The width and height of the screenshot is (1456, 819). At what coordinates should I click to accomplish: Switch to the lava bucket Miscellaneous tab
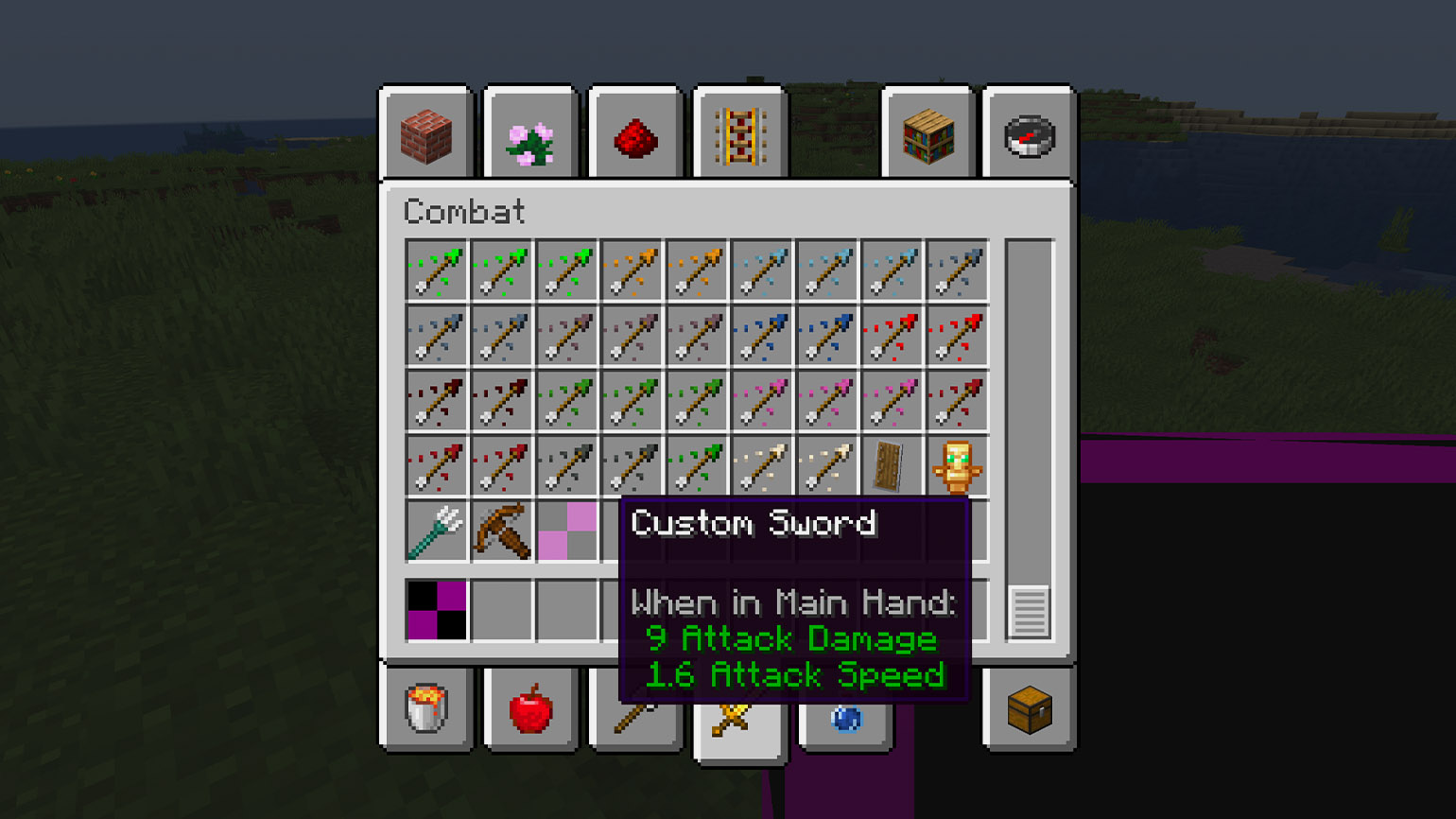click(x=425, y=707)
